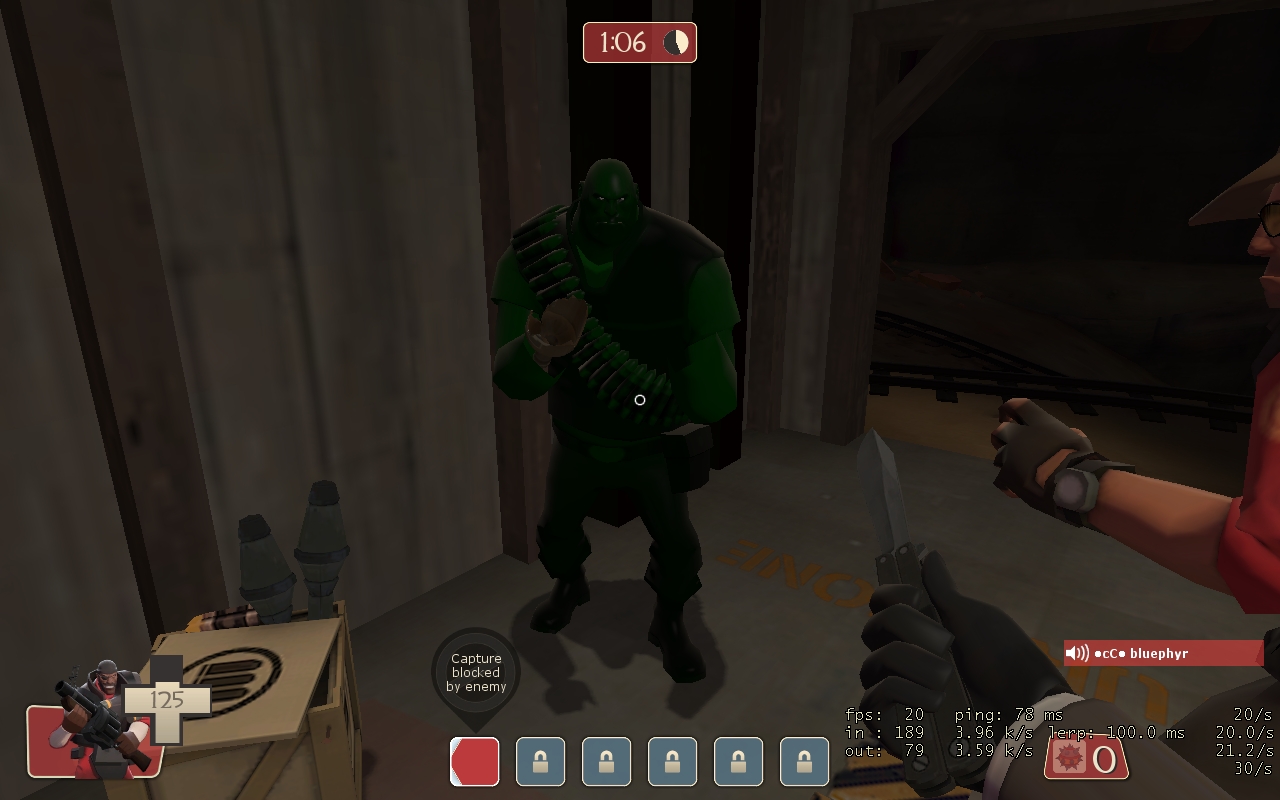
Task: Select the Demoman class portrait icon
Action: (100, 705)
